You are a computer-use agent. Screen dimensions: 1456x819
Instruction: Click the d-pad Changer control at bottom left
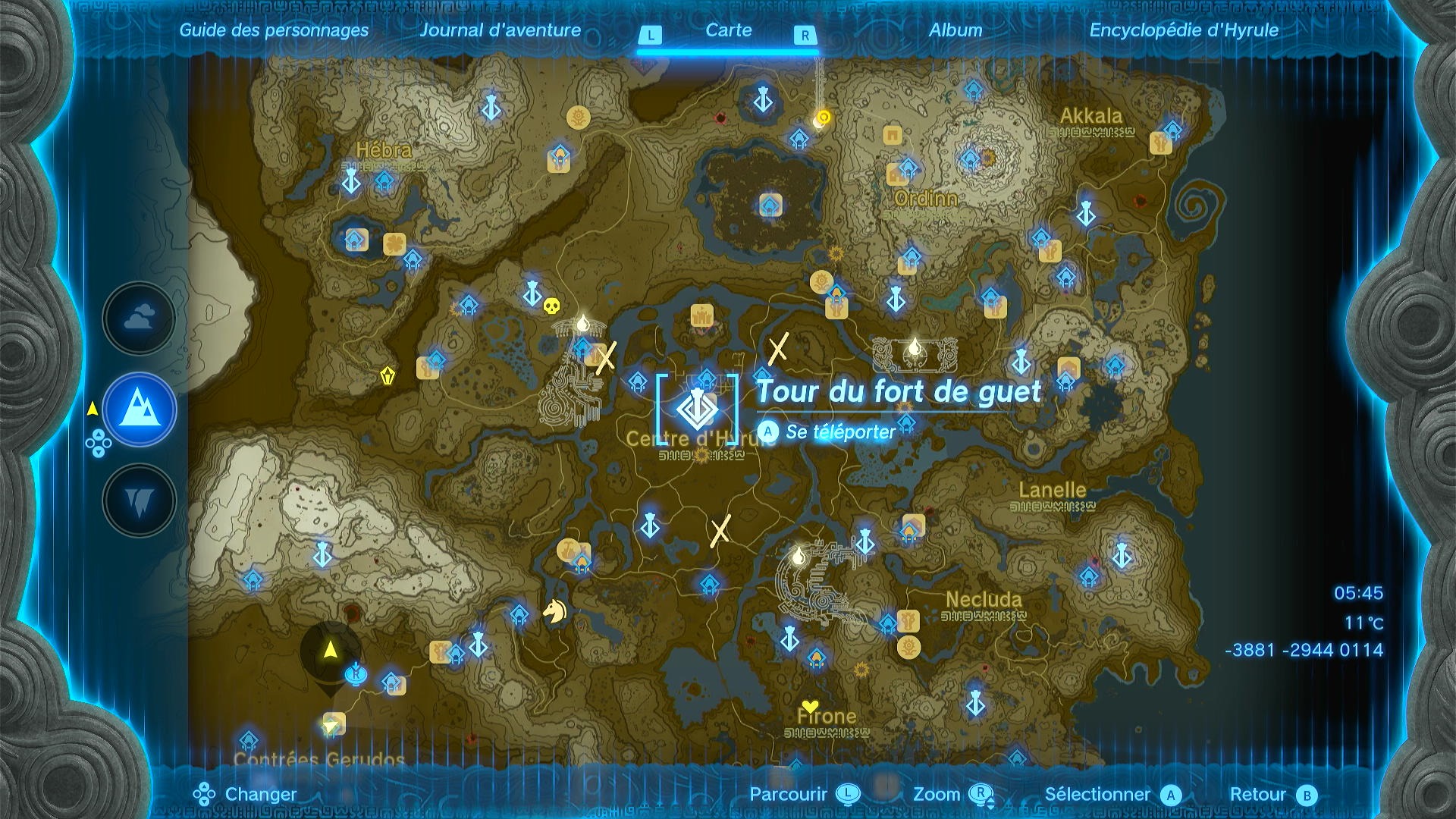pos(203,795)
